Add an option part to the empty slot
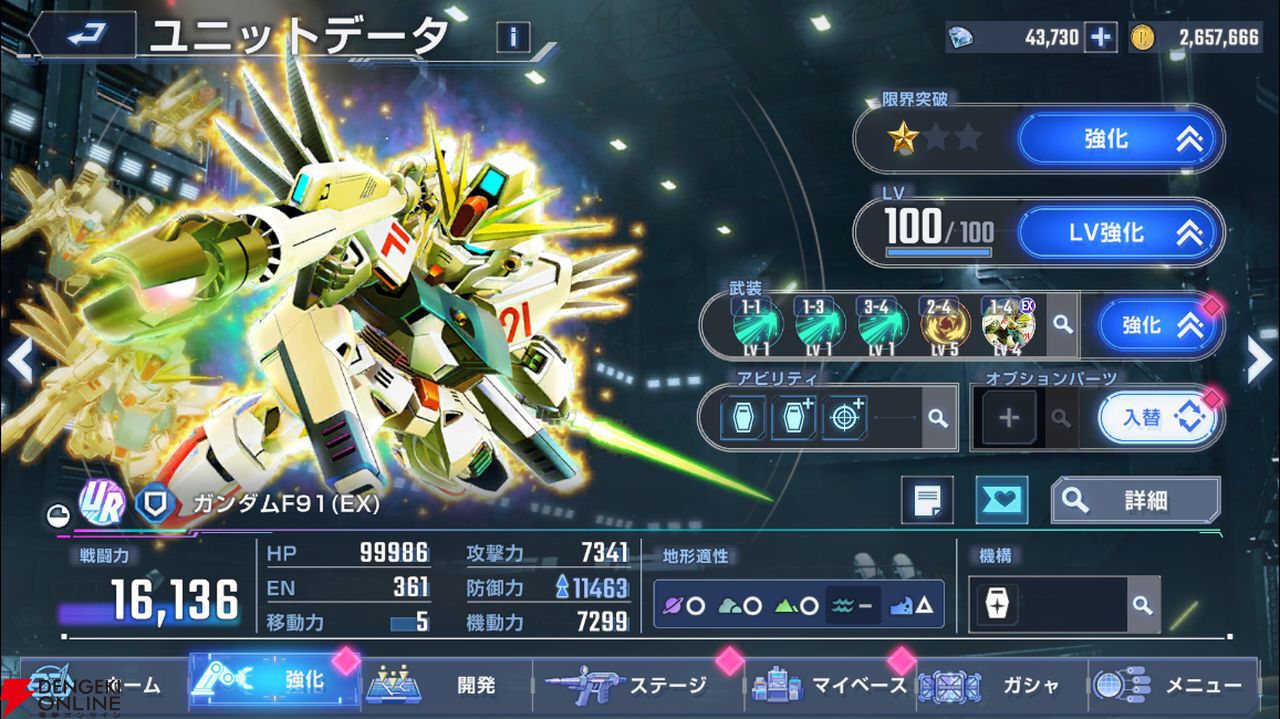Viewport: 1280px width, 719px height. coord(1008,418)
